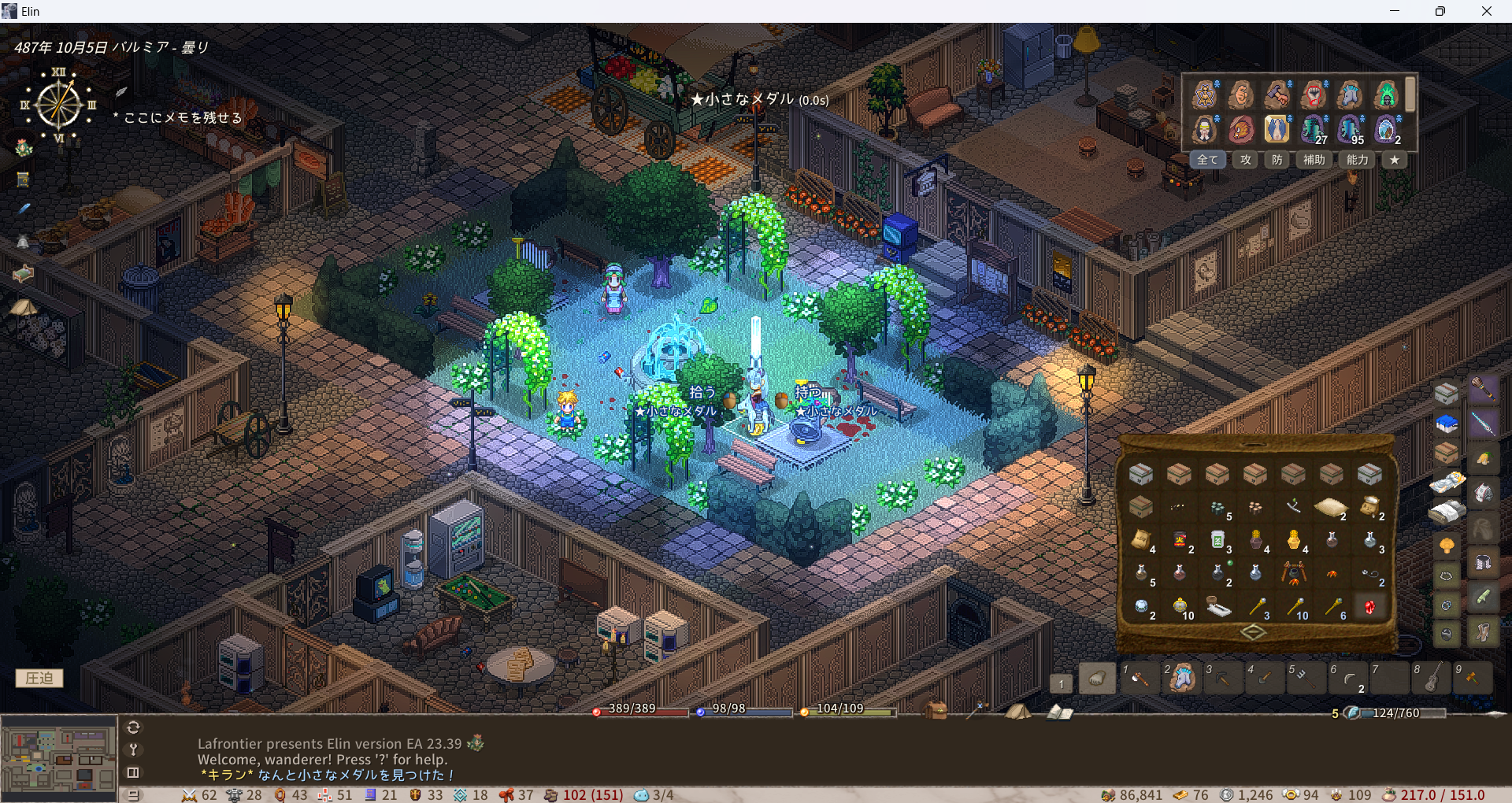Open the minimap of the town

pos(59,758)
